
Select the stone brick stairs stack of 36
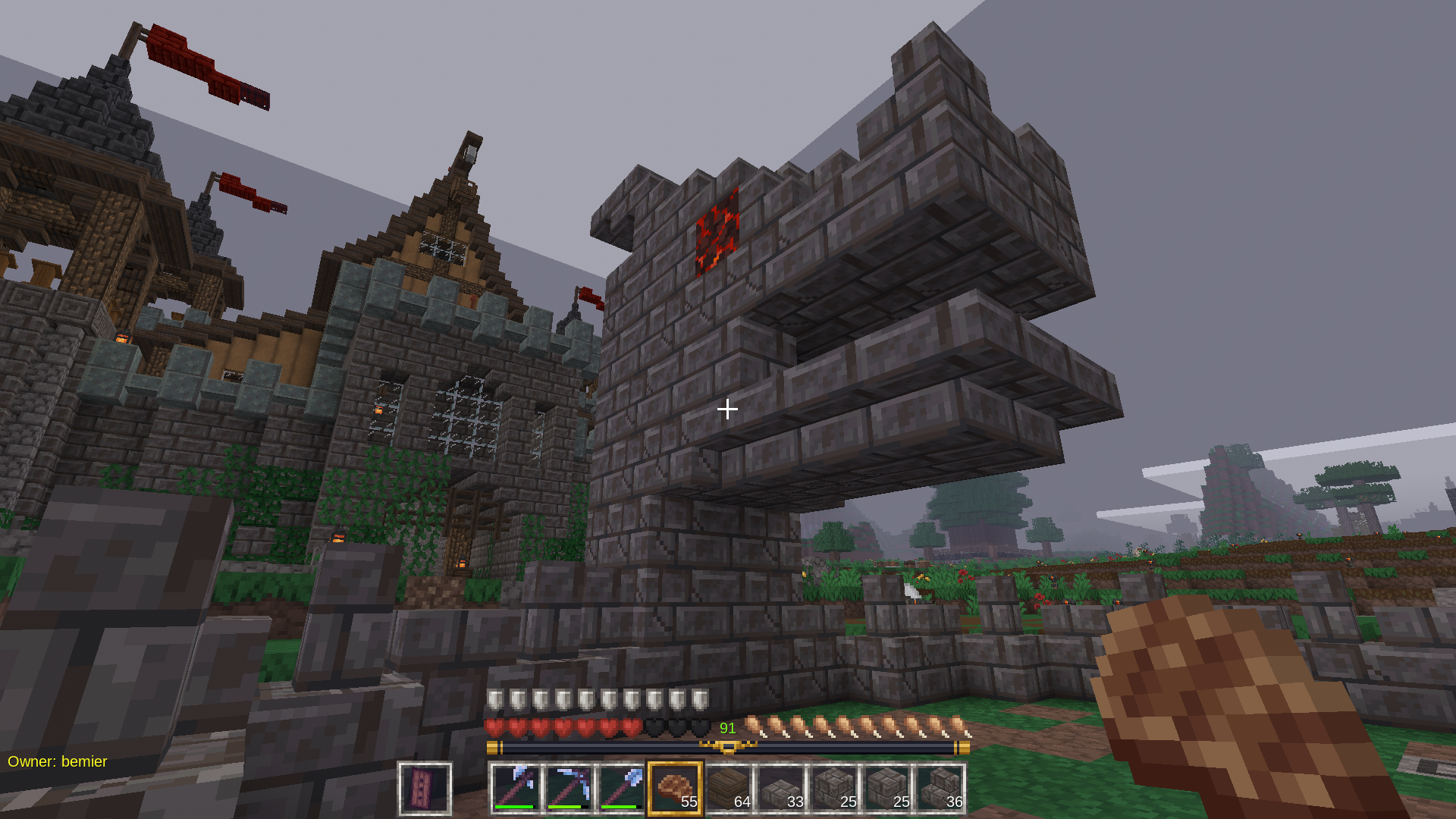pyautogui.click(x=940, y=789)
